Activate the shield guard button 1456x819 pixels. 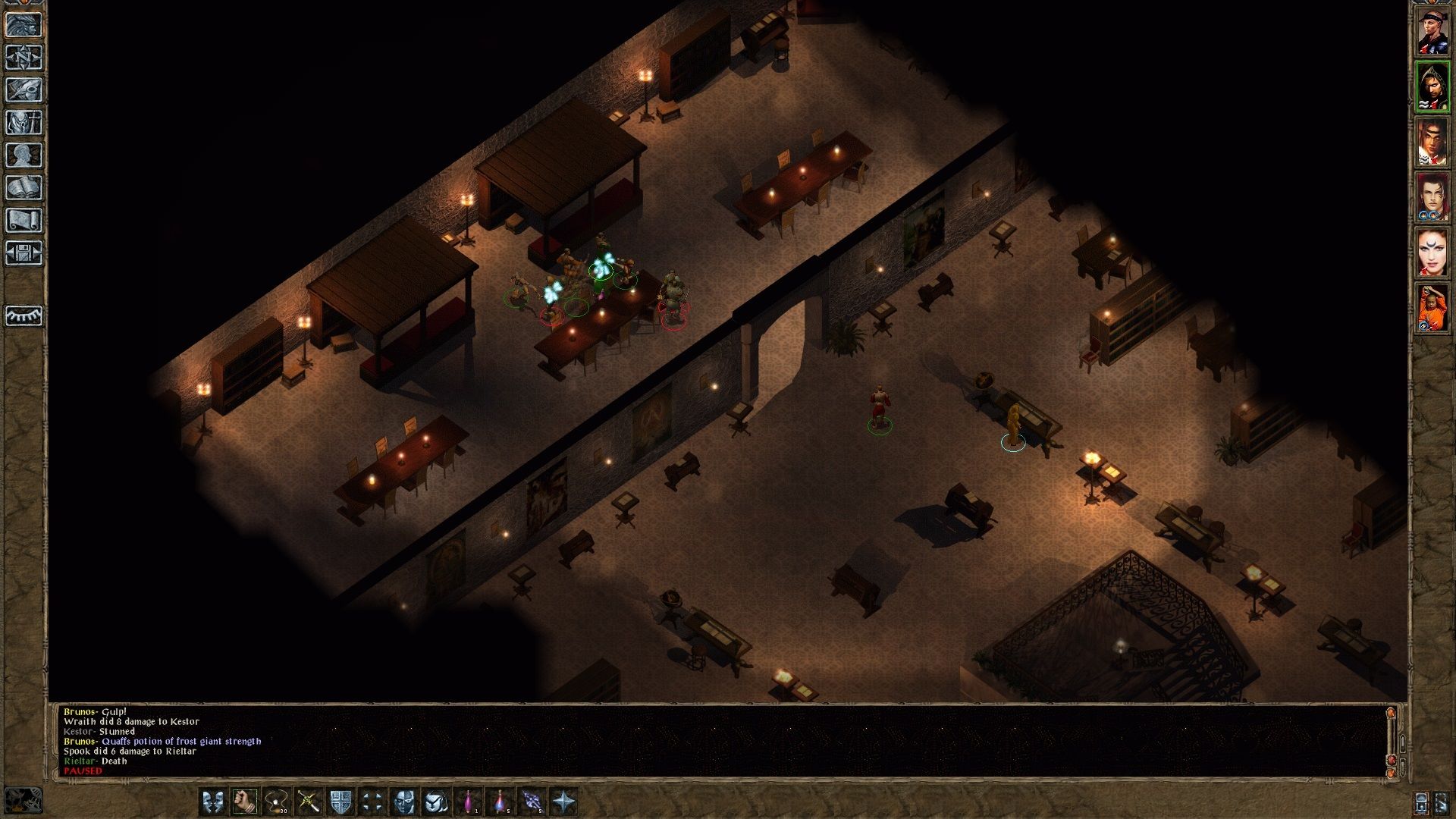pos(340,802)
